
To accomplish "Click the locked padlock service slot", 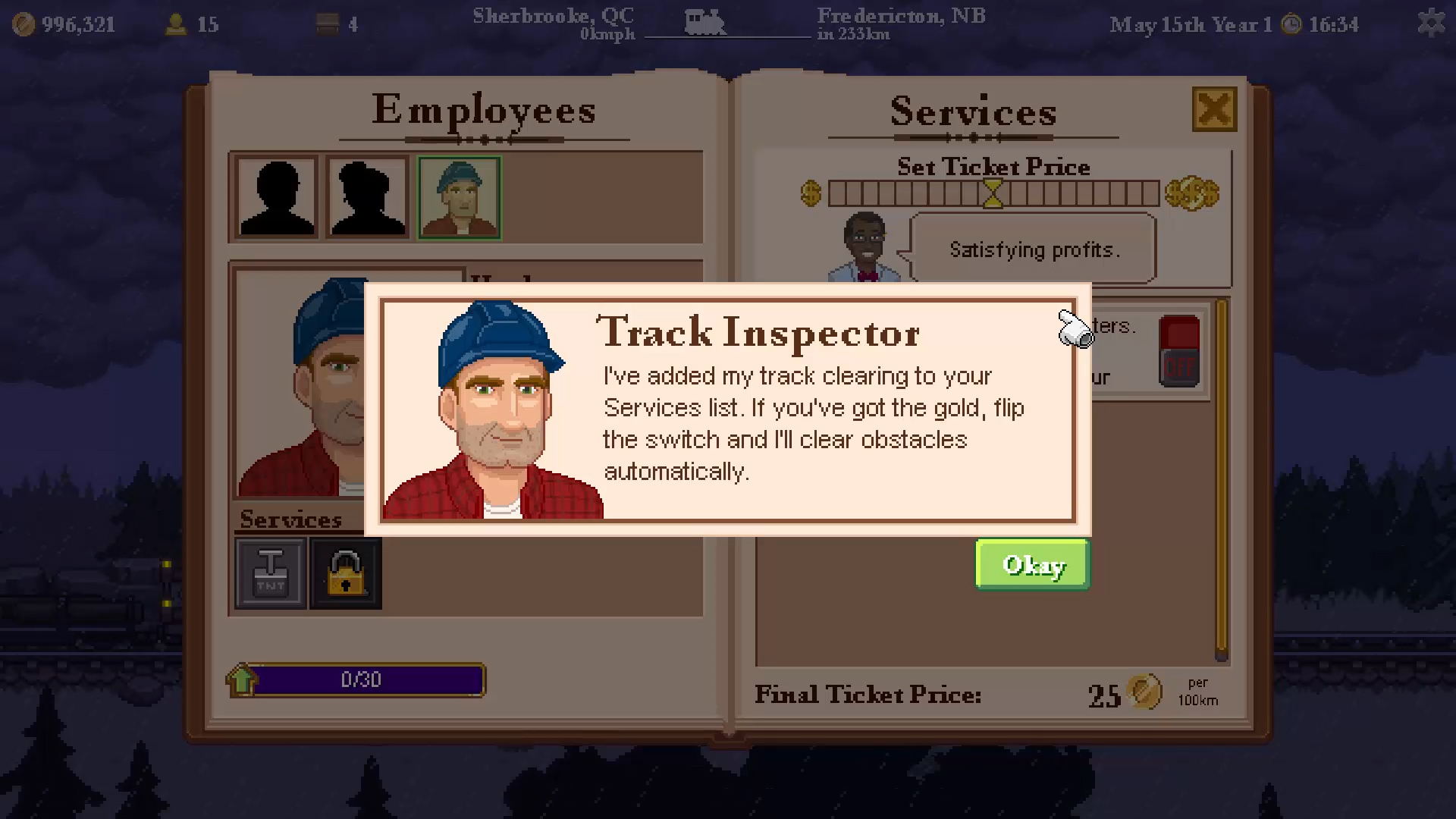I will (x=346, y=574).
